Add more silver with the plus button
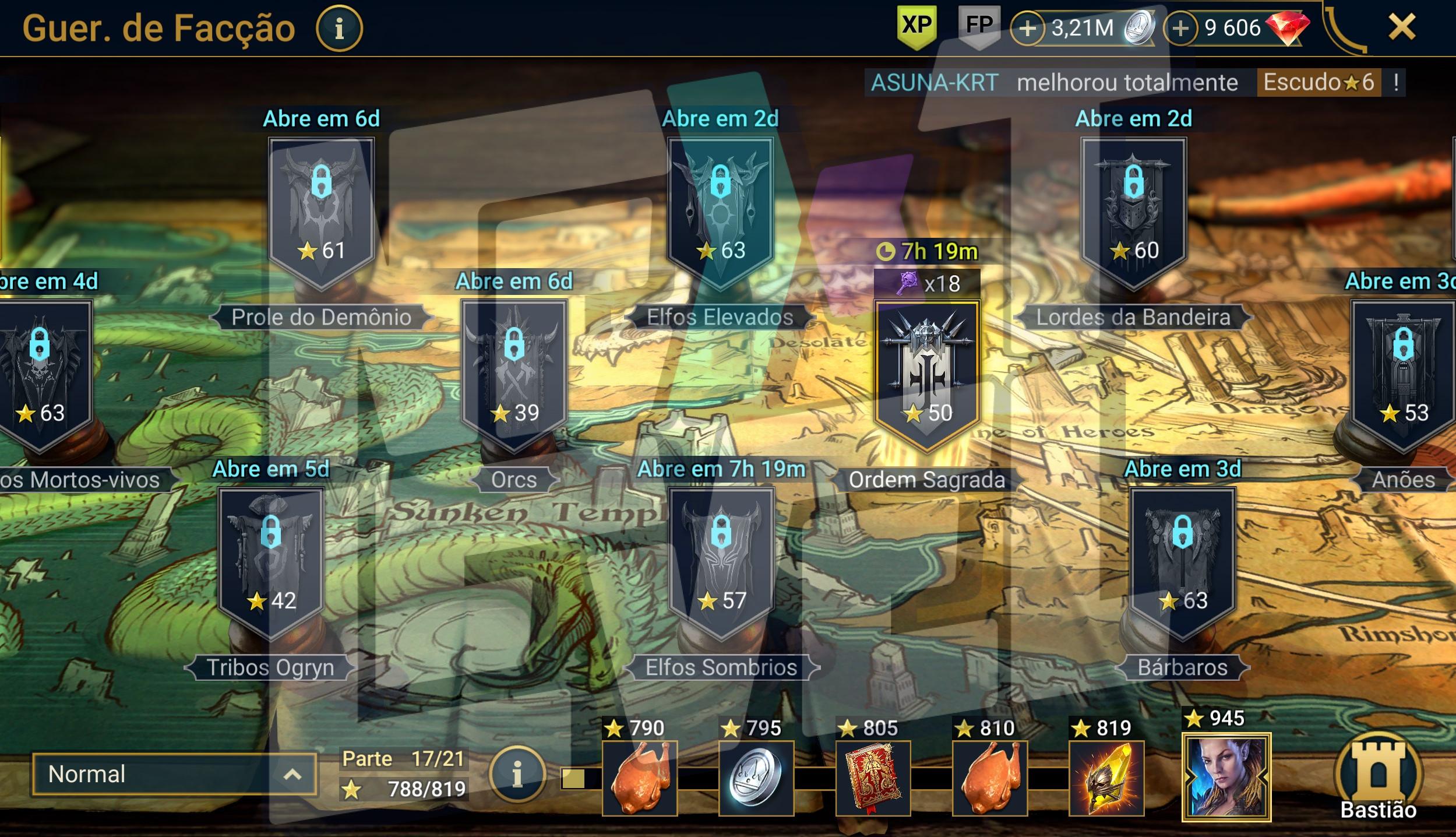 [1028, 29]
